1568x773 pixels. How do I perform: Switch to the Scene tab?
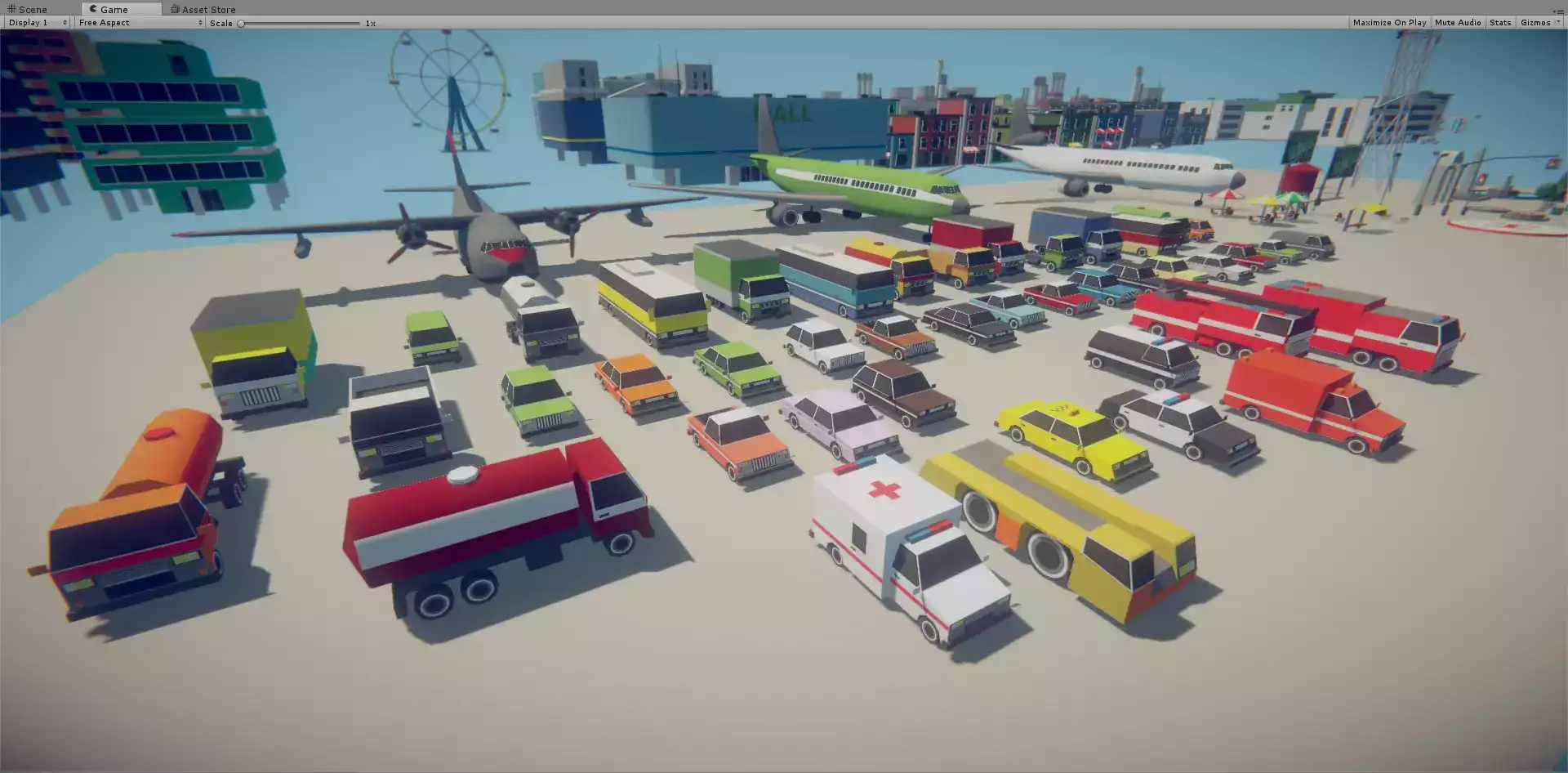click(x=28, y=10)
